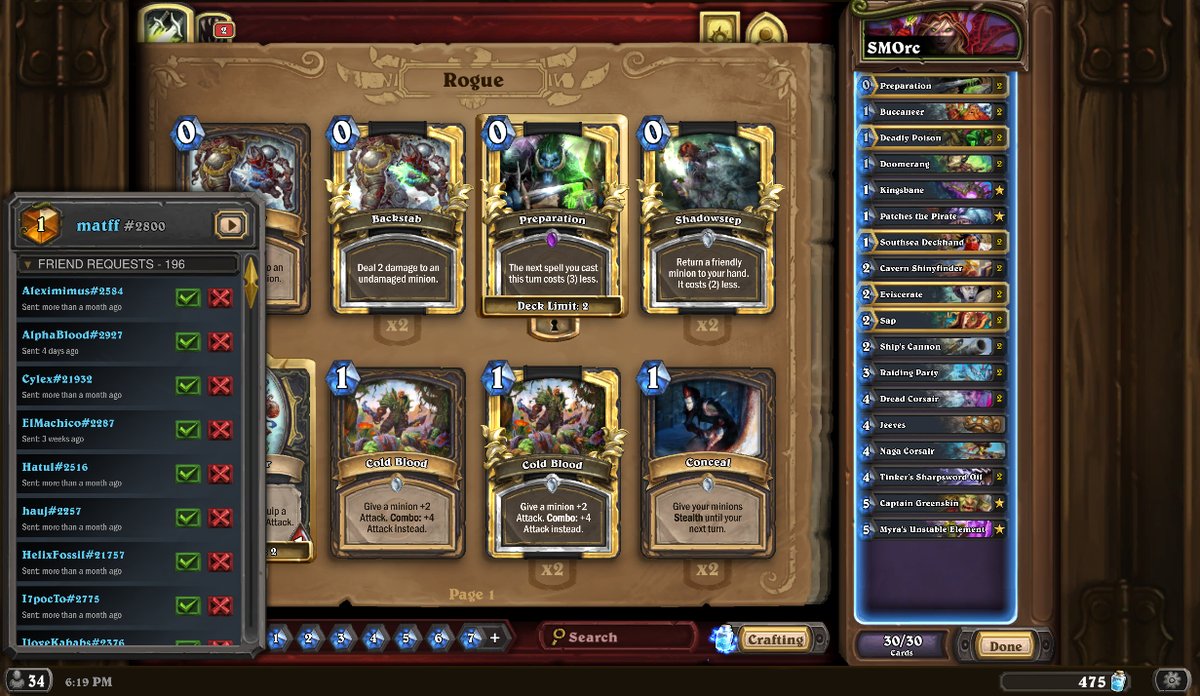Image resolution: width=1200 pixels, height=696 pixels.
Task: Click the Done button
Action: pyautogui.click(x=1005, y=646)
